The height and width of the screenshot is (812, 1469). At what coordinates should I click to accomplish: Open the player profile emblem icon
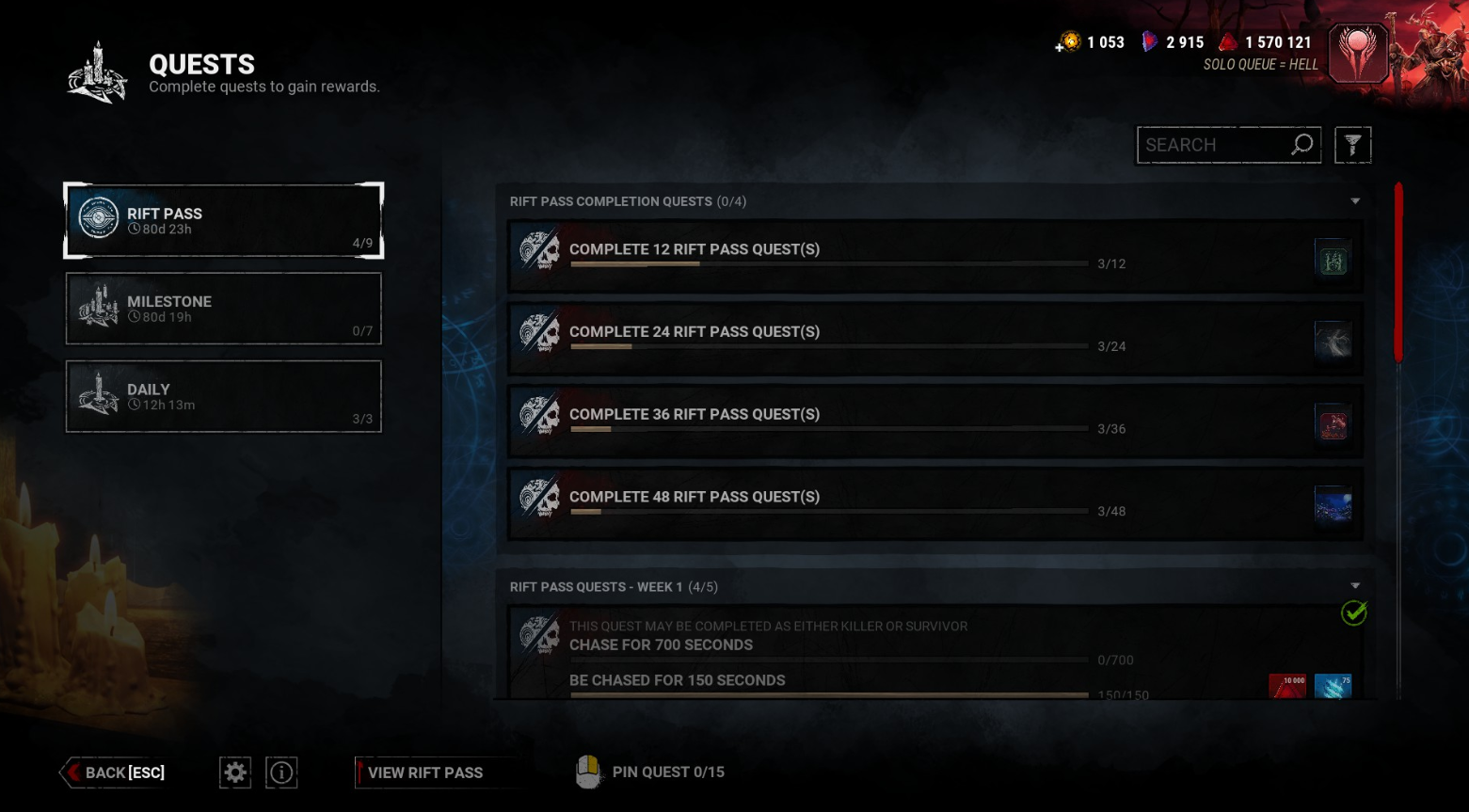point(1356,52)
